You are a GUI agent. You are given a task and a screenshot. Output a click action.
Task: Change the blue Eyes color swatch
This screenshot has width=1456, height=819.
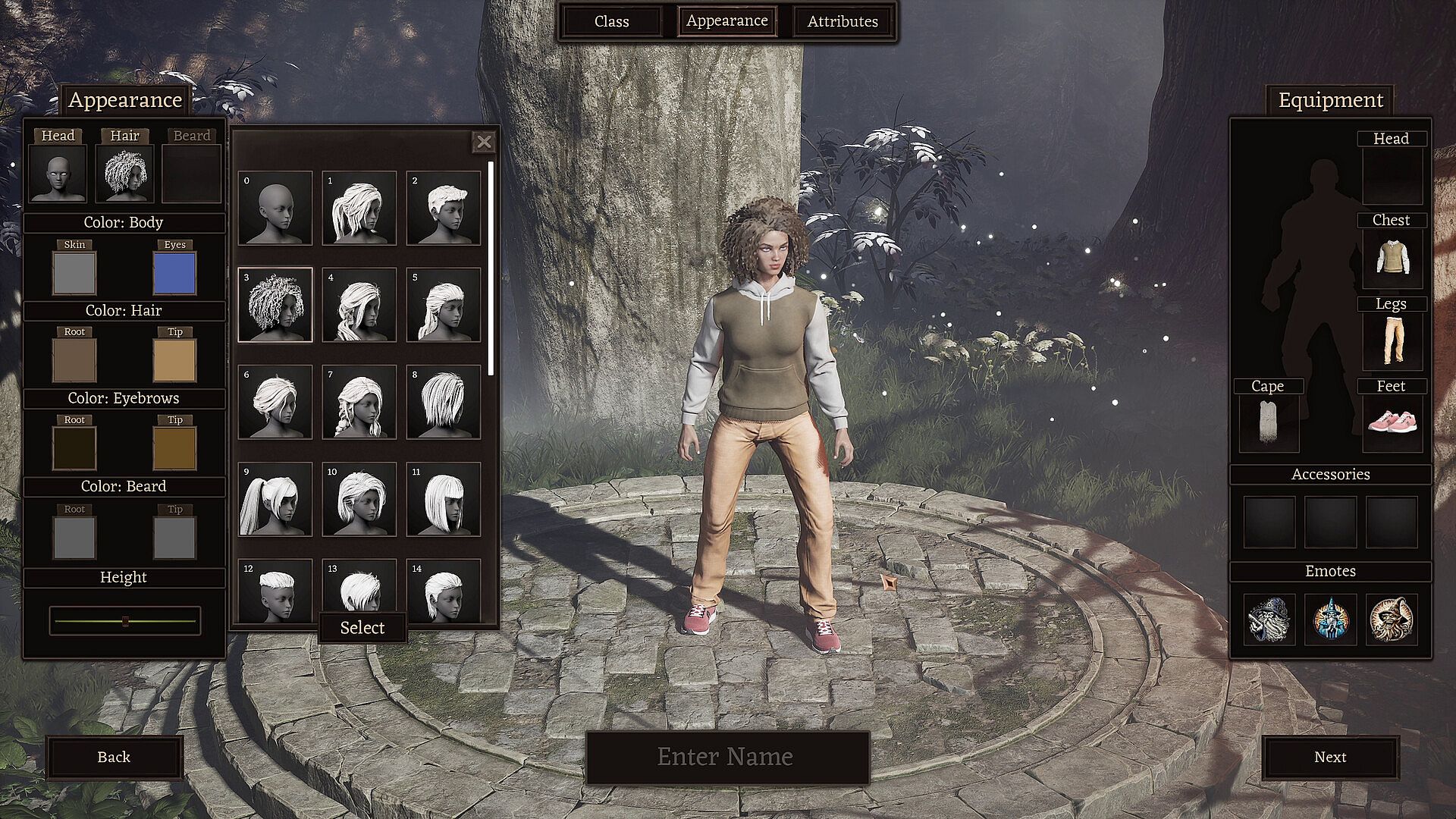tap(174, 273)
